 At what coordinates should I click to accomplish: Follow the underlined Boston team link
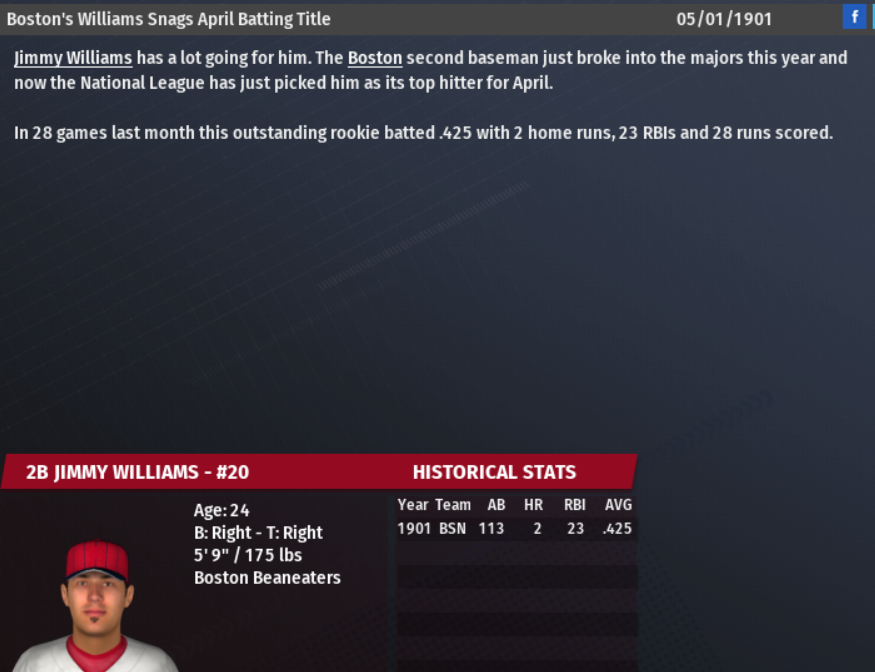(x=374, y=58)
